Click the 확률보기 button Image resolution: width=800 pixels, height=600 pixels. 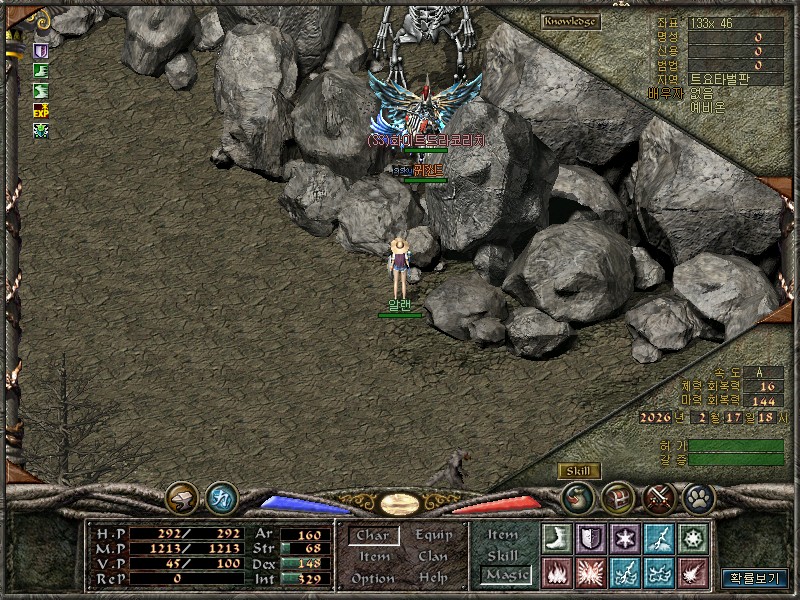[755, 577]
